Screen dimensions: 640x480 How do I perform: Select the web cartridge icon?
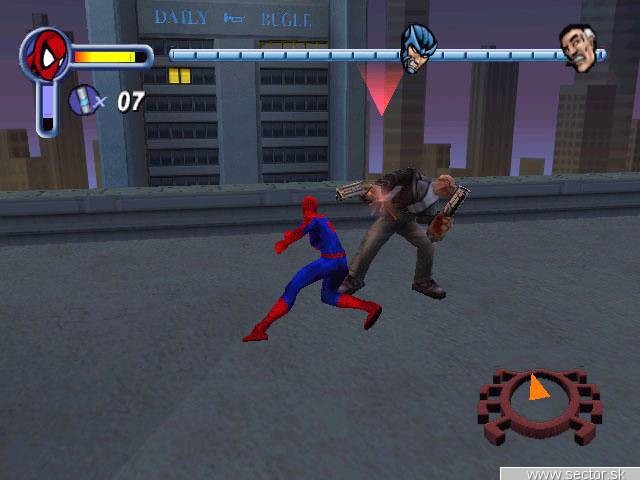coord(83,100)
